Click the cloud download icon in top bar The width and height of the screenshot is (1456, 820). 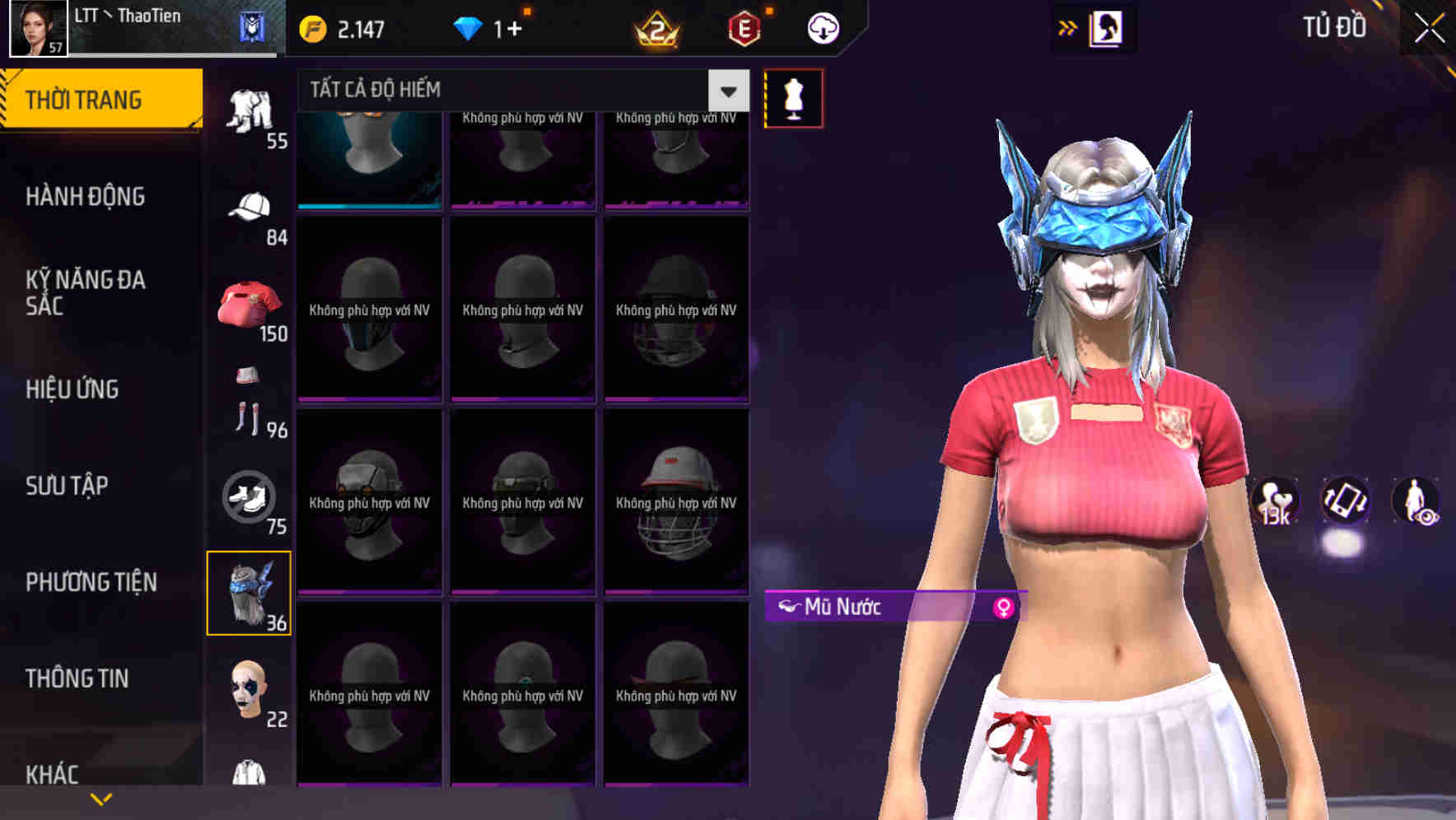(821, 27)
